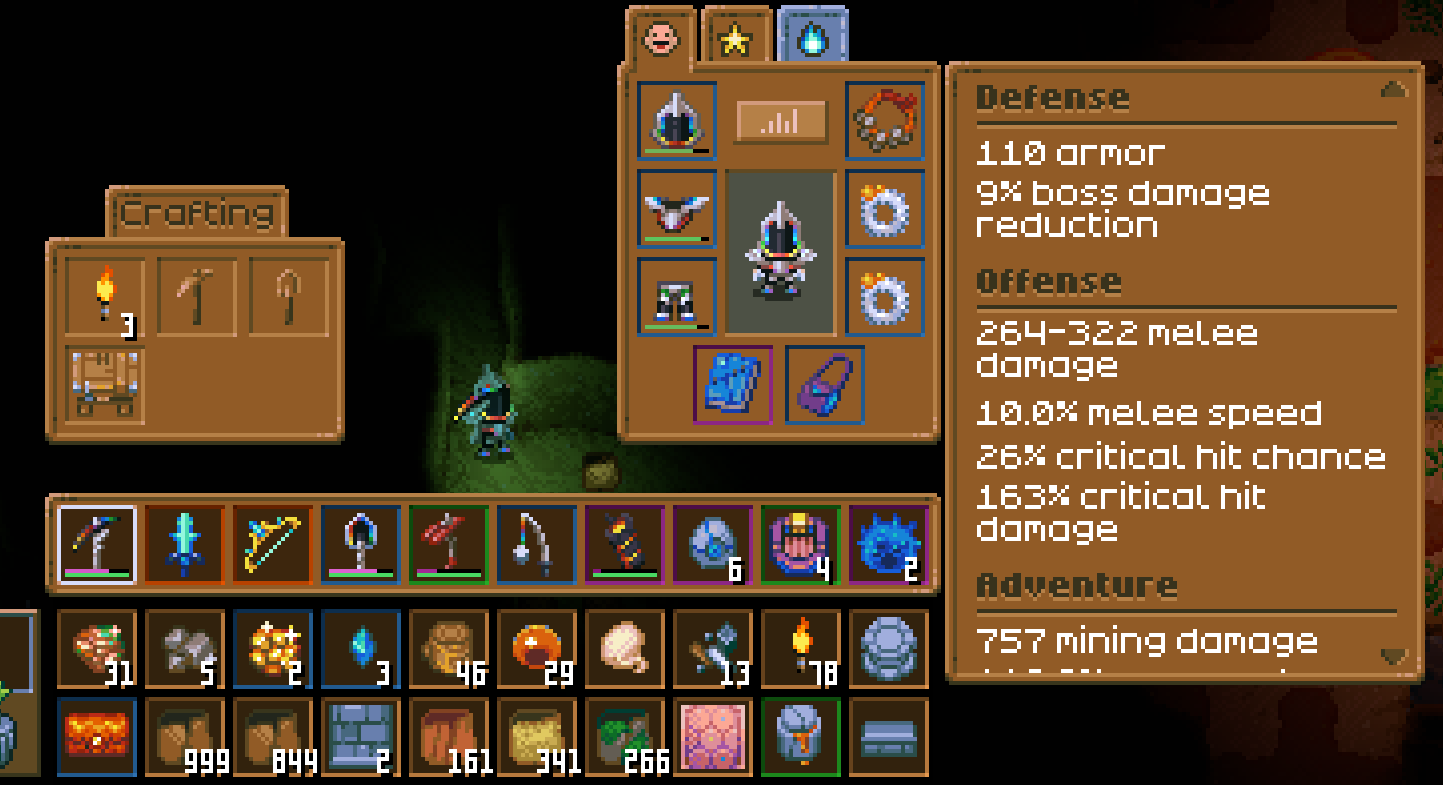Choose the pickaxe recipe in Crafting
The image size is (1443, 785).
click(x=197, y=297)
